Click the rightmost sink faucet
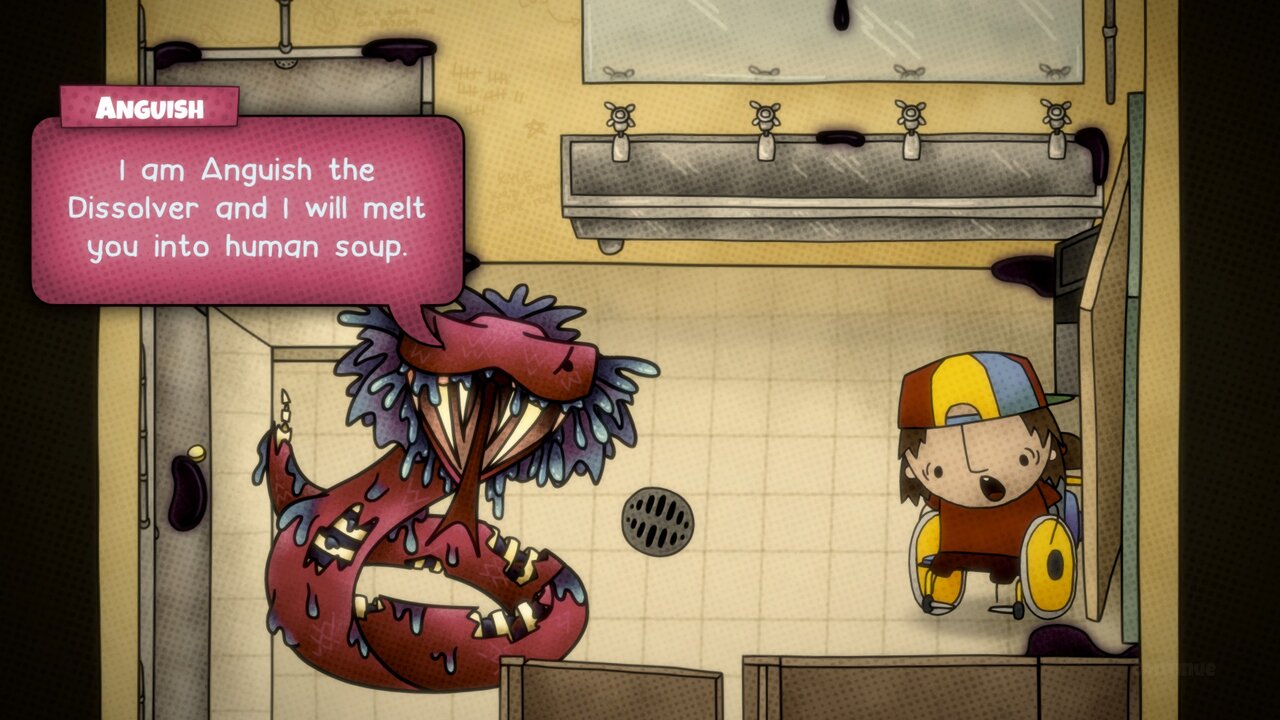The image size is (1280, 720). click(1055, 118)
